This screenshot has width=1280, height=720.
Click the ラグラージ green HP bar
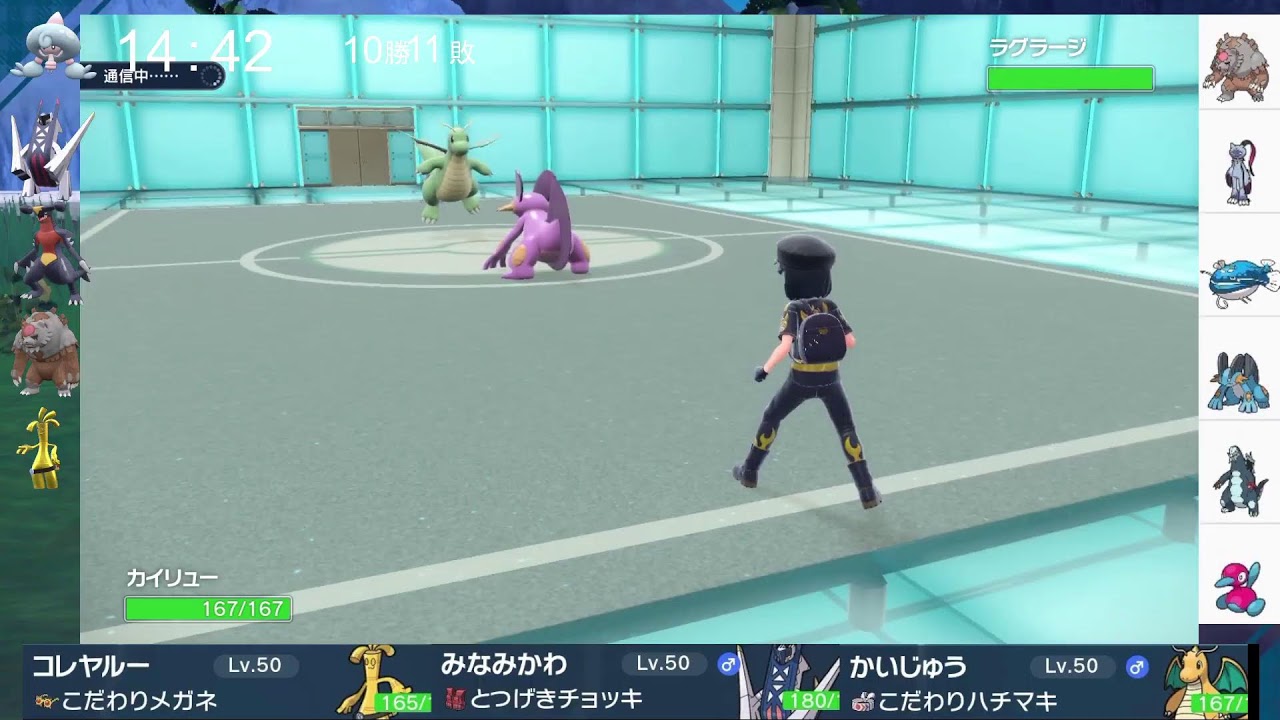pos(1071,76)
